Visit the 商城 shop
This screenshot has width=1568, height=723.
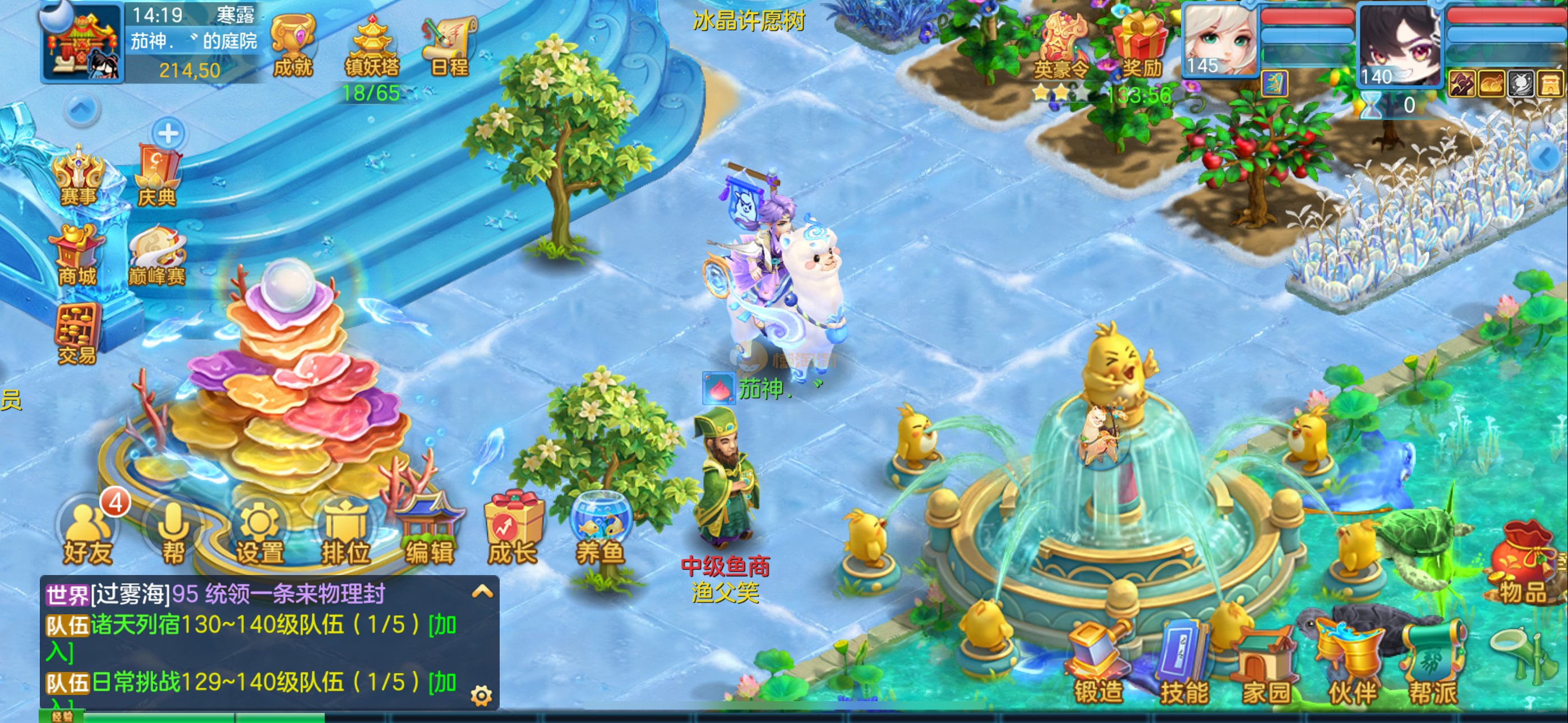pos(77,254)
